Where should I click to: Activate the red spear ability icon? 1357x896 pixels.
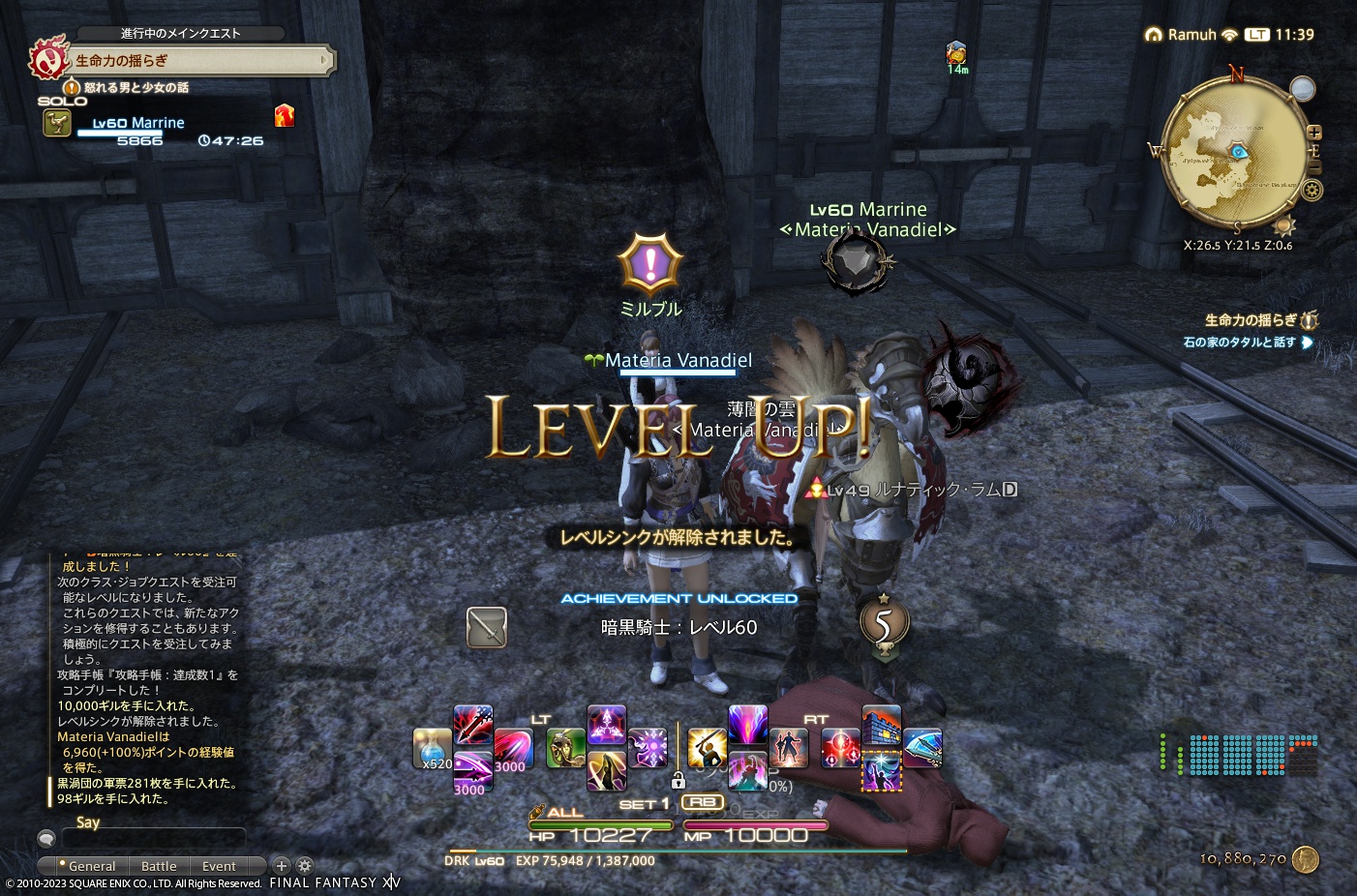[473, 724]
